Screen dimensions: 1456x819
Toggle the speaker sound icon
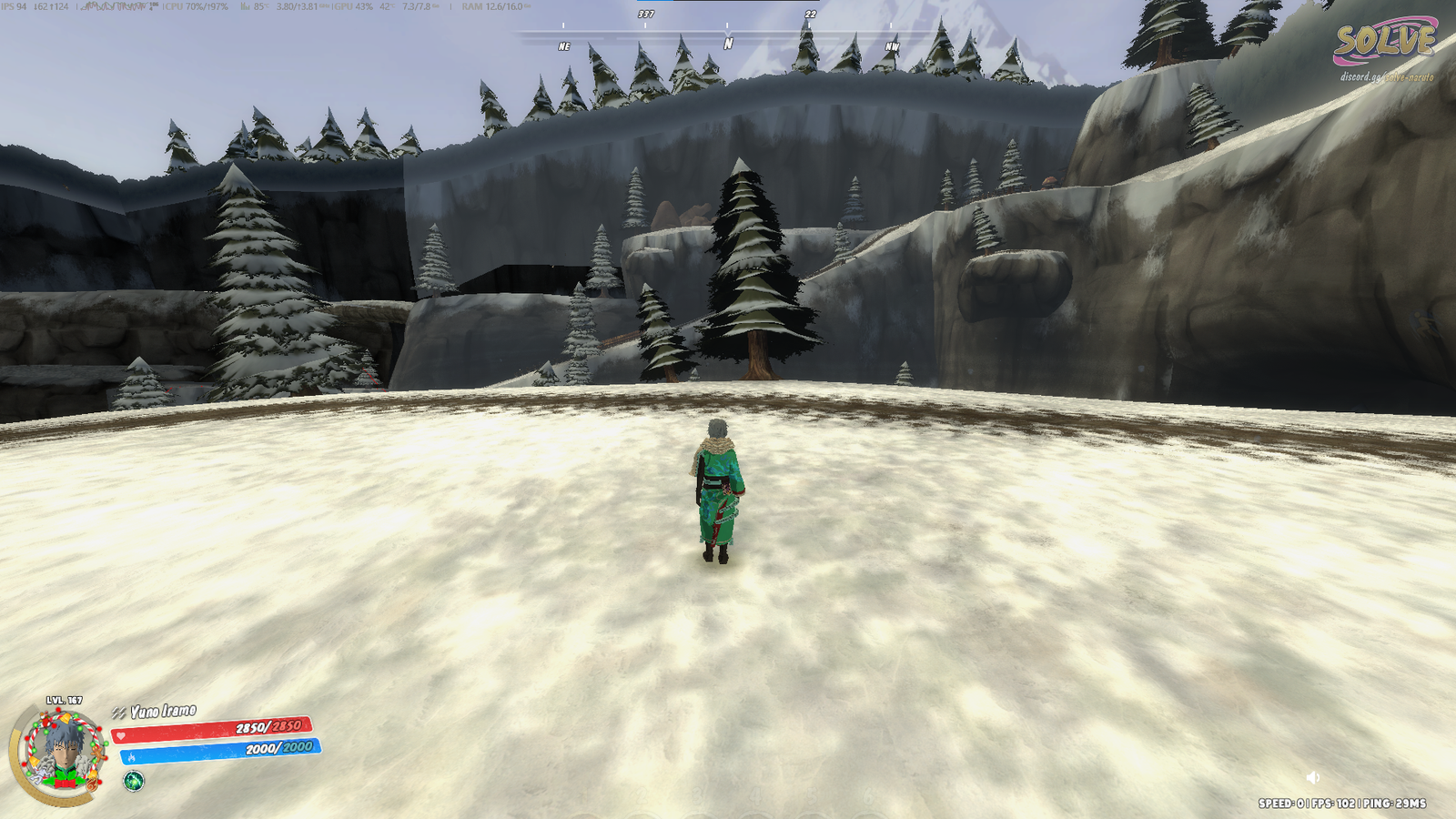coord(1312,777)
